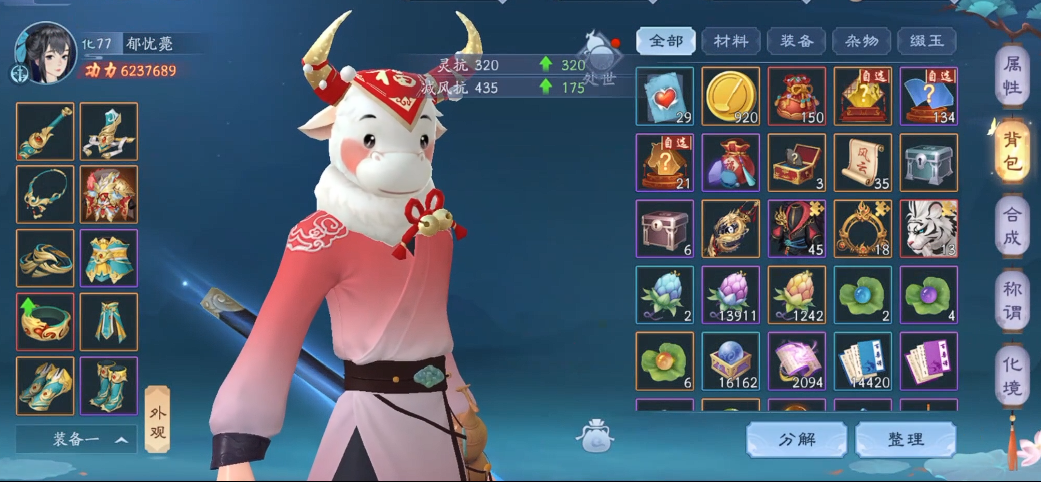The width and height of the screenshot is (1041, 482).
Task: Open the 属性 attributes side tab
Action: [x=1012, y=76]
